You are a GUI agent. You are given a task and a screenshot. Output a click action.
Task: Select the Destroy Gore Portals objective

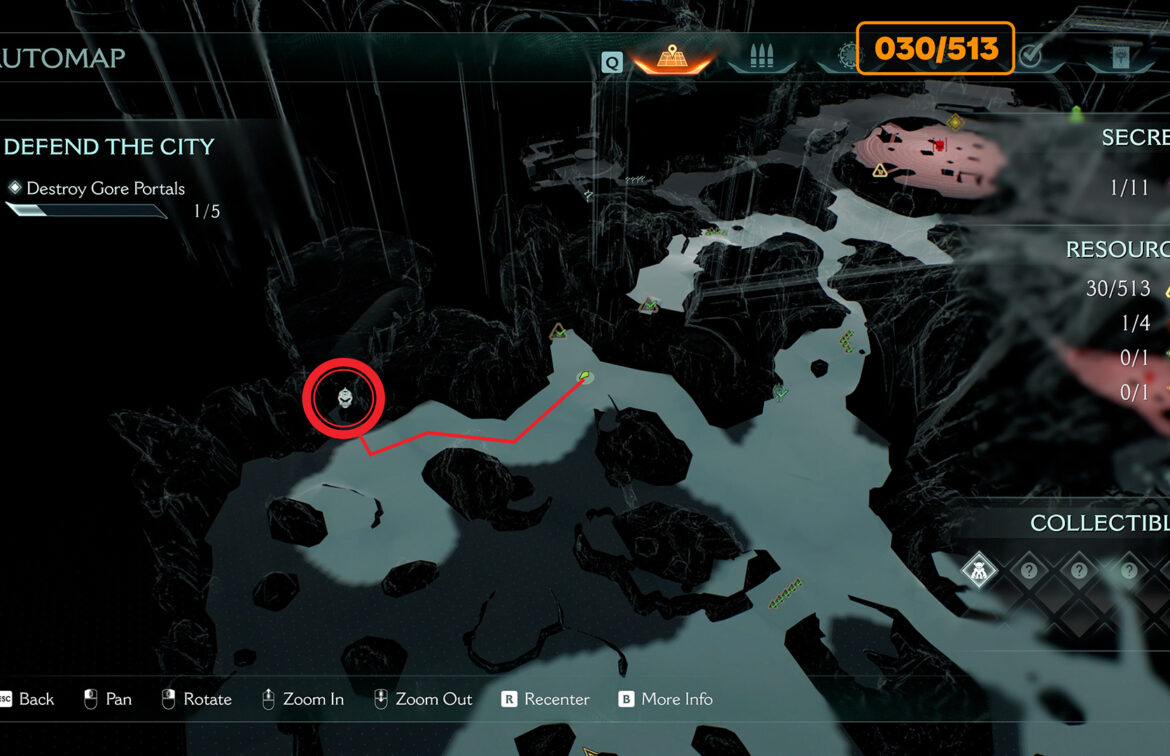click(x=105, y=188)
